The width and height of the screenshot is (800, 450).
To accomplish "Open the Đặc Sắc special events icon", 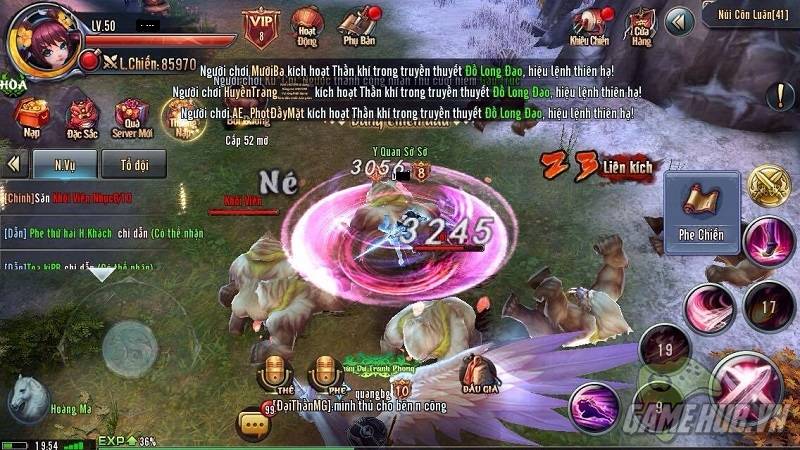I will 81,118.
